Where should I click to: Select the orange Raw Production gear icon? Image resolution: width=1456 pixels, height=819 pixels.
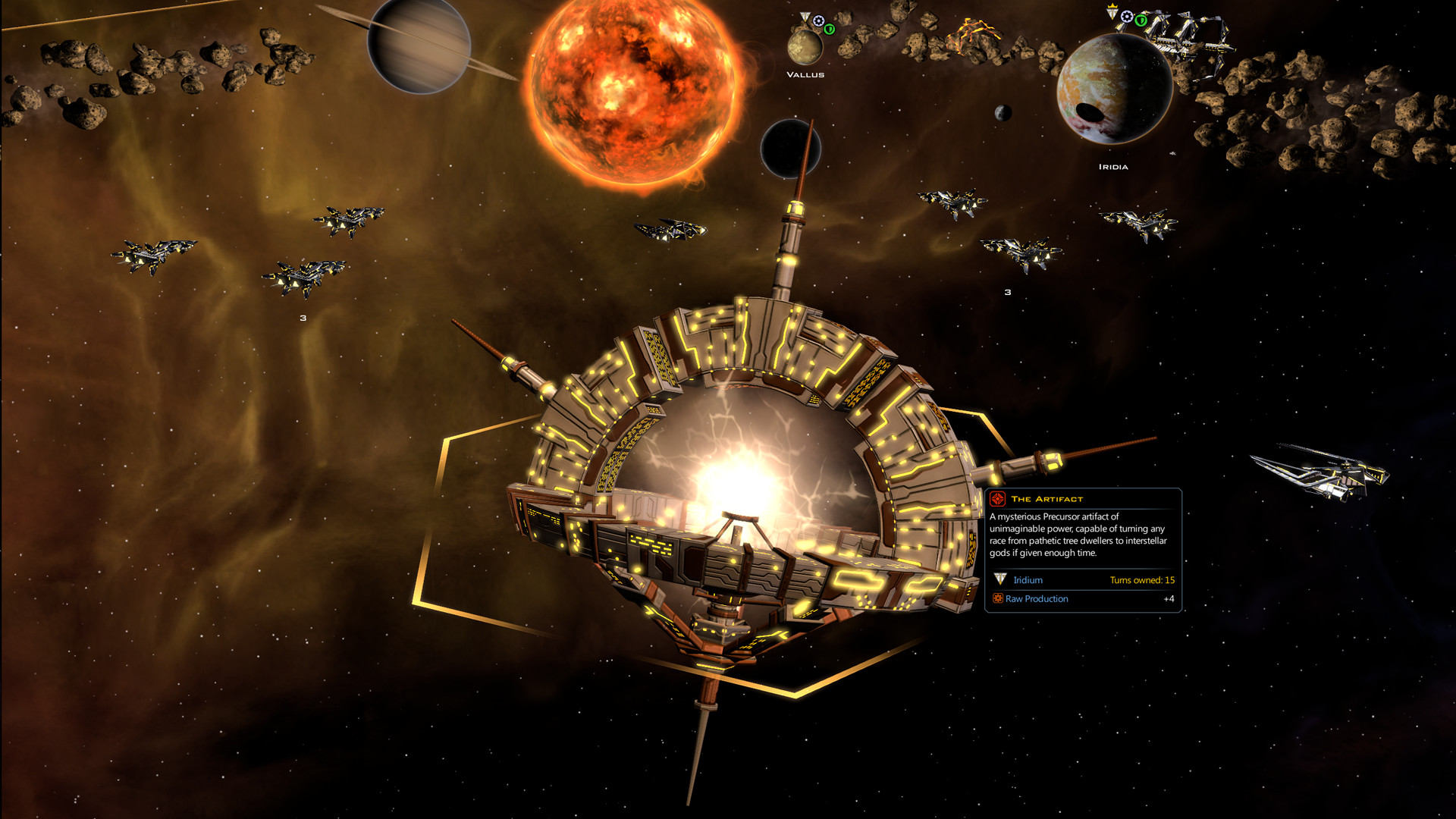998,598
